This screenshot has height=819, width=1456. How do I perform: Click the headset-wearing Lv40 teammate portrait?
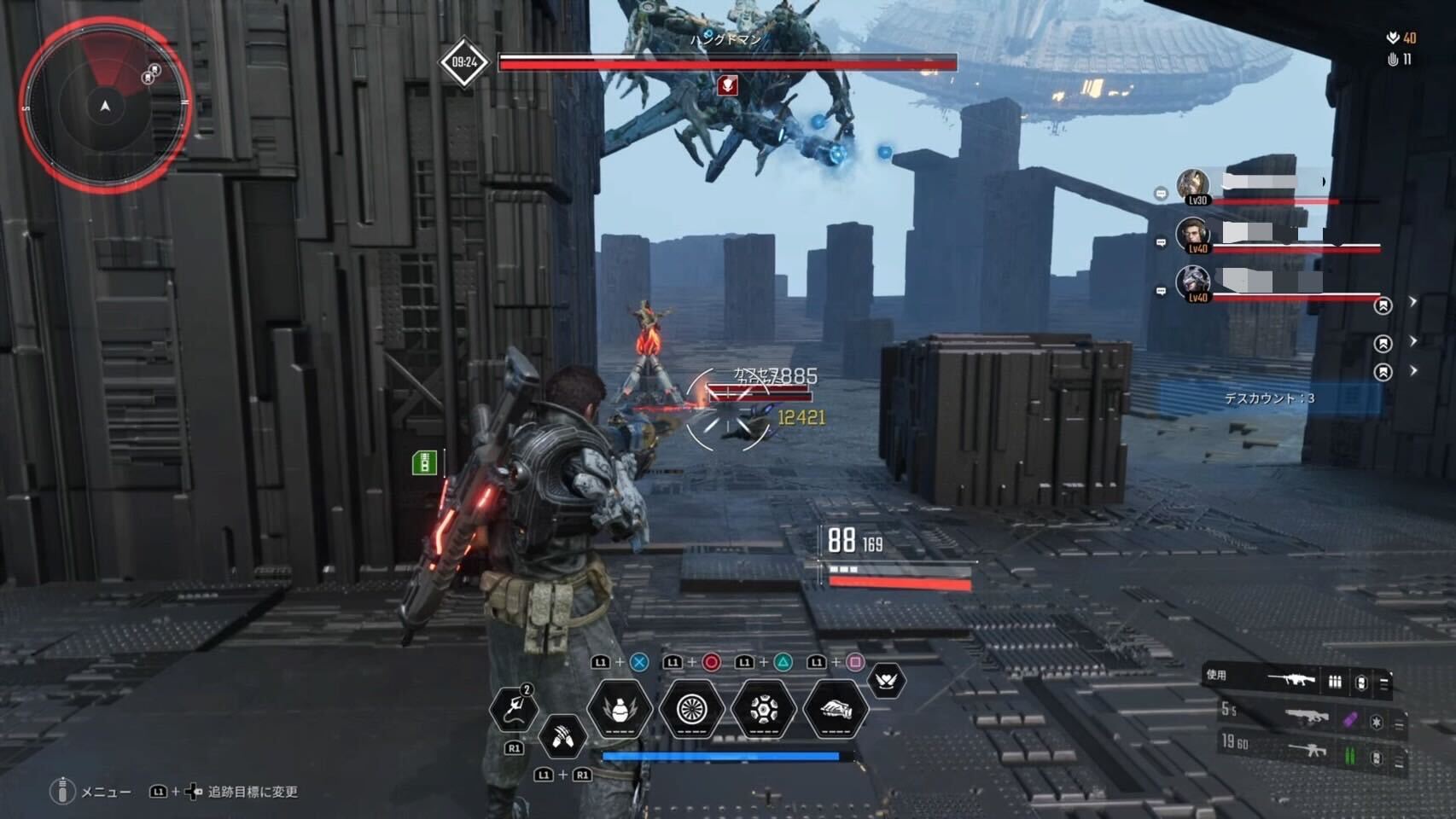click(x=1192, y=235)
